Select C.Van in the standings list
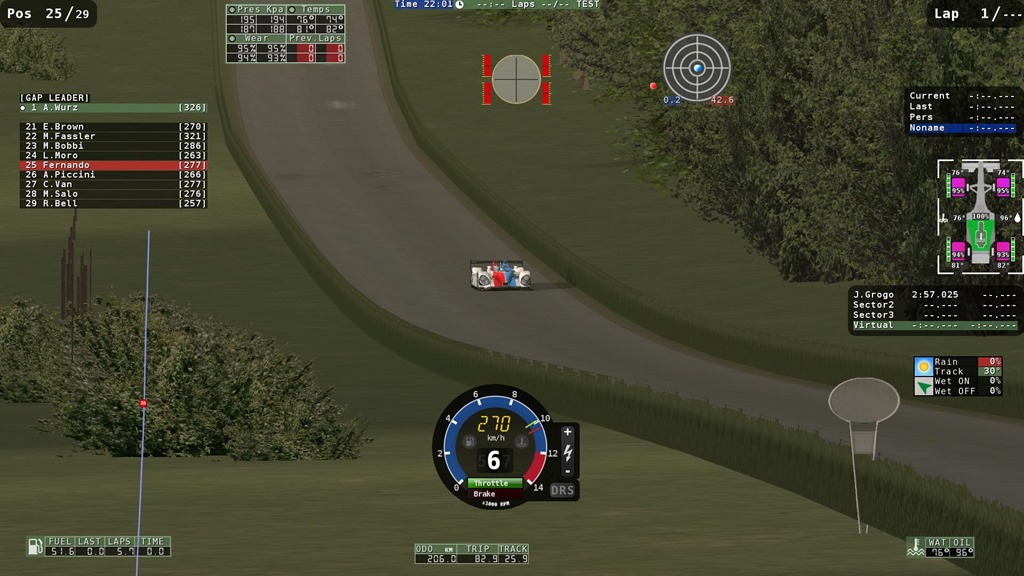The width and height of the screenshot is (1024, 576). click(x=113, y=184)
